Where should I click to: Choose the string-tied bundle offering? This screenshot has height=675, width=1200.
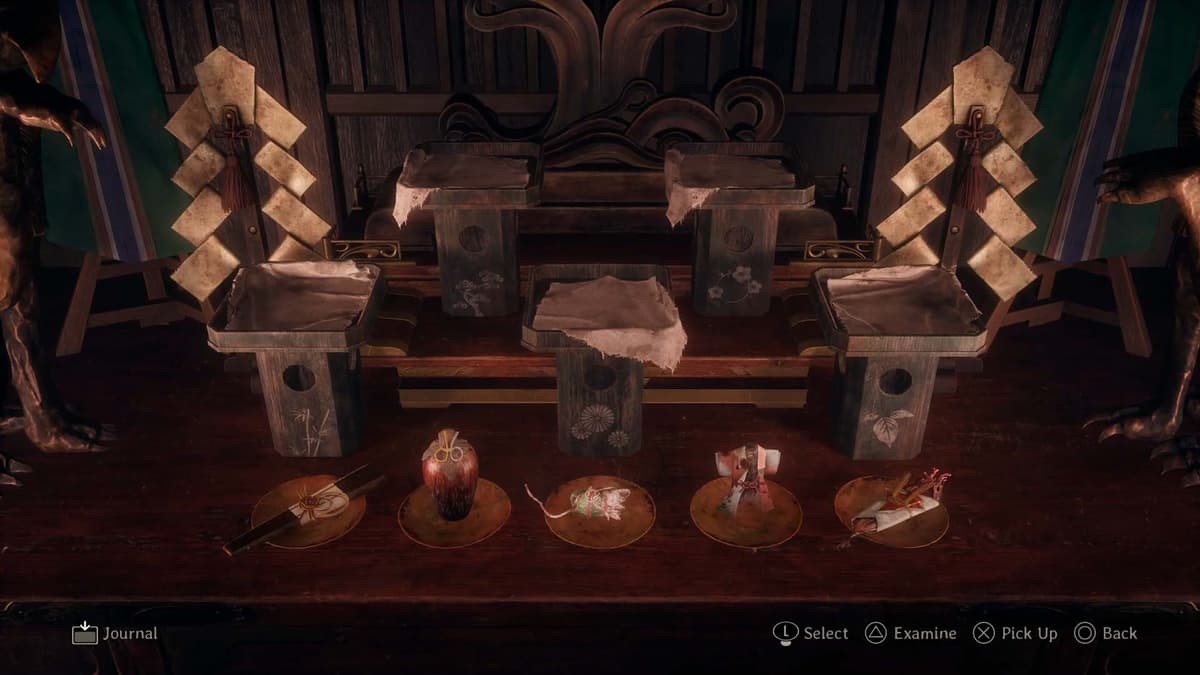pyautogui.click(x=596, y=502)
